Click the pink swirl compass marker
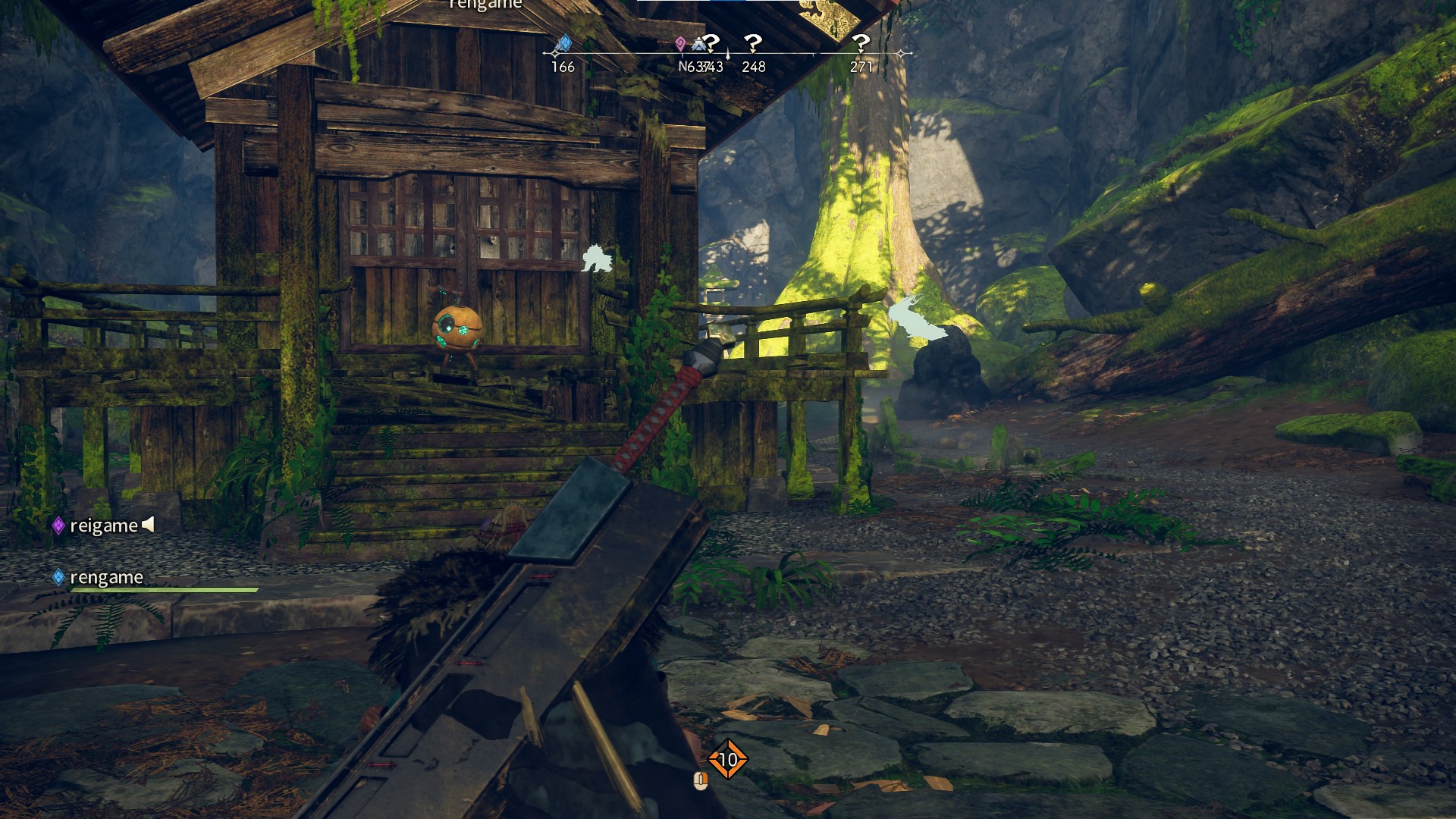Screen dimensions: 1456x819 tap(680, 44)
